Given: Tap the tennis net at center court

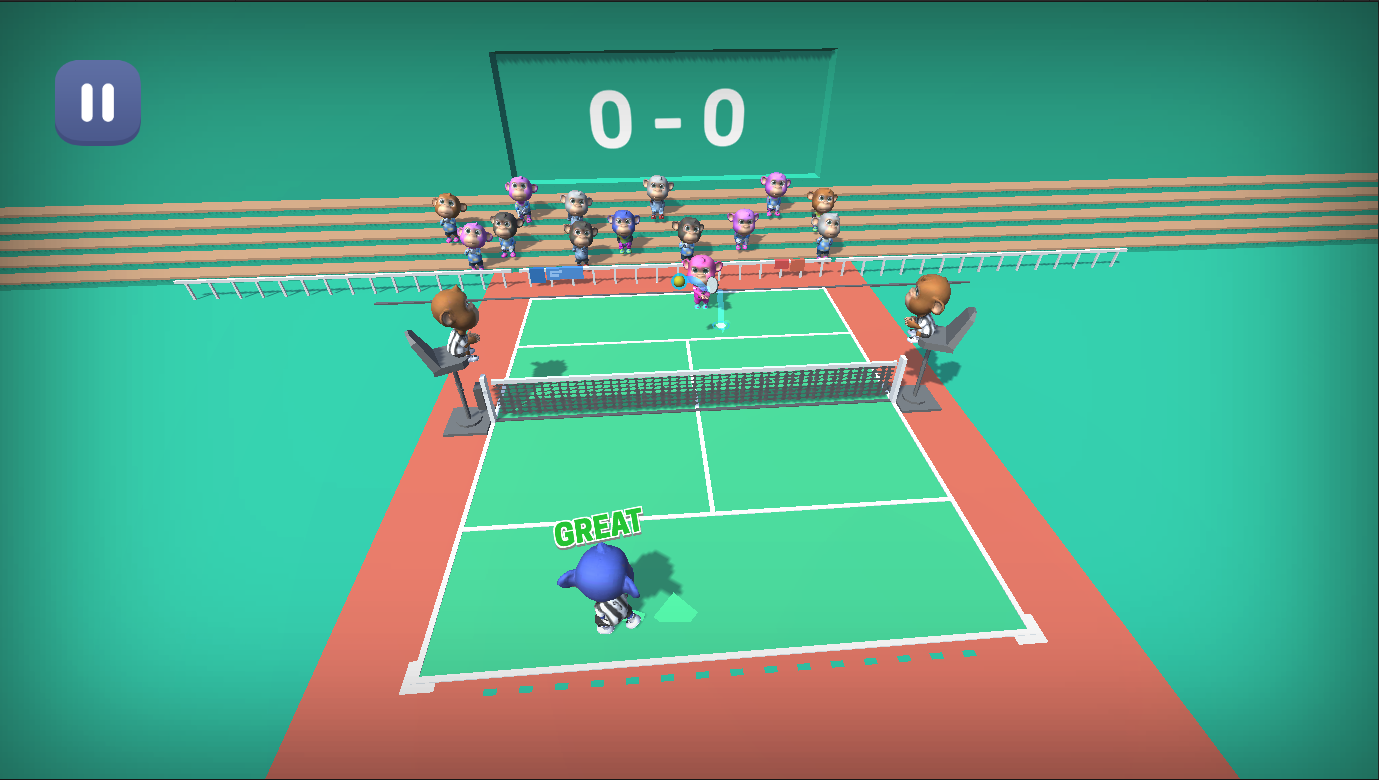Looking at the screenshot, I should click(x=695, y=390).
